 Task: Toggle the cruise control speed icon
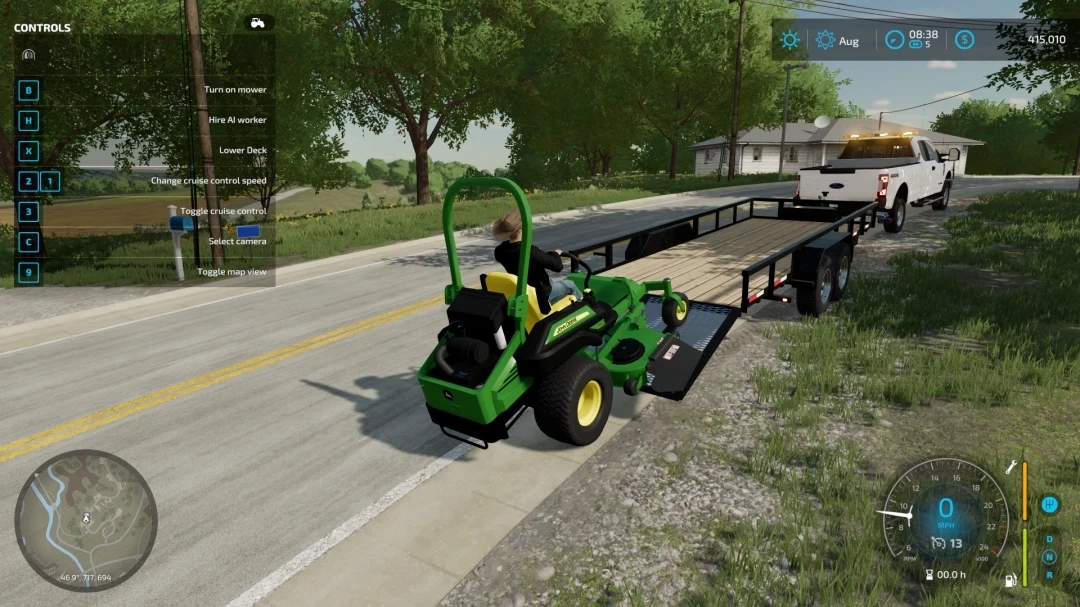click(938, 543)
